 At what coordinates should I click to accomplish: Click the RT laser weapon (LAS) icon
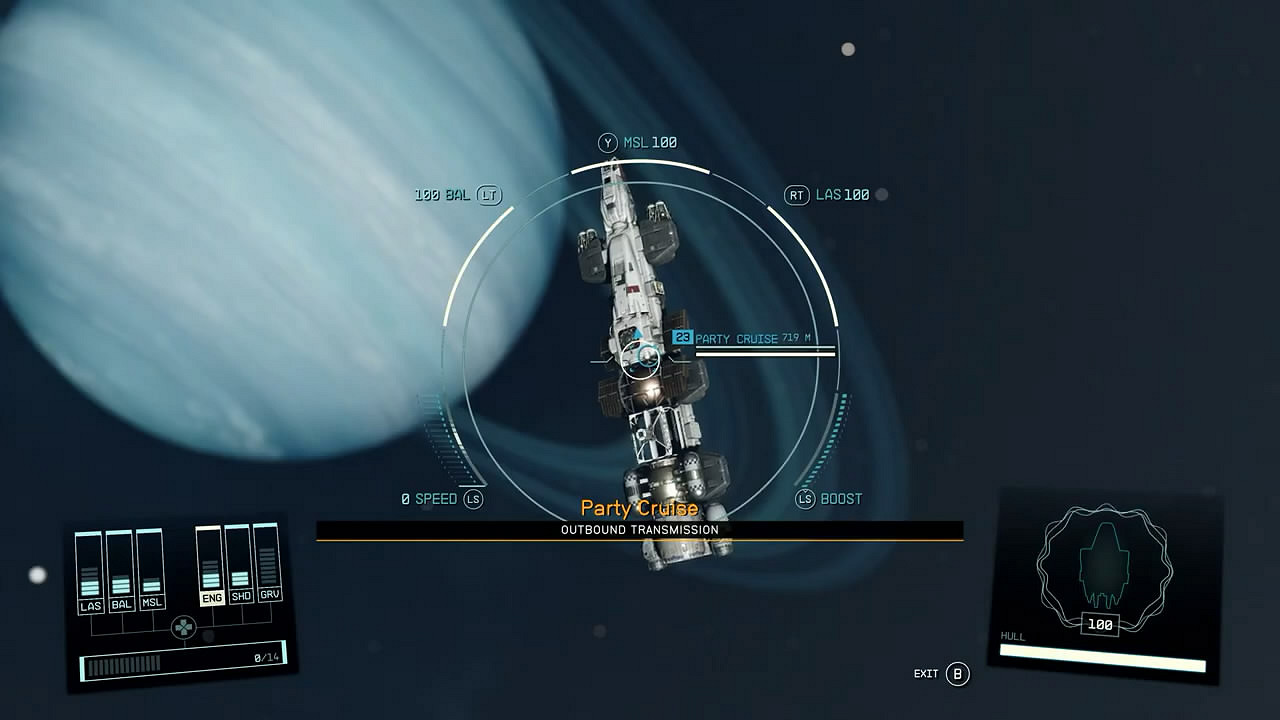click(796, 194)
